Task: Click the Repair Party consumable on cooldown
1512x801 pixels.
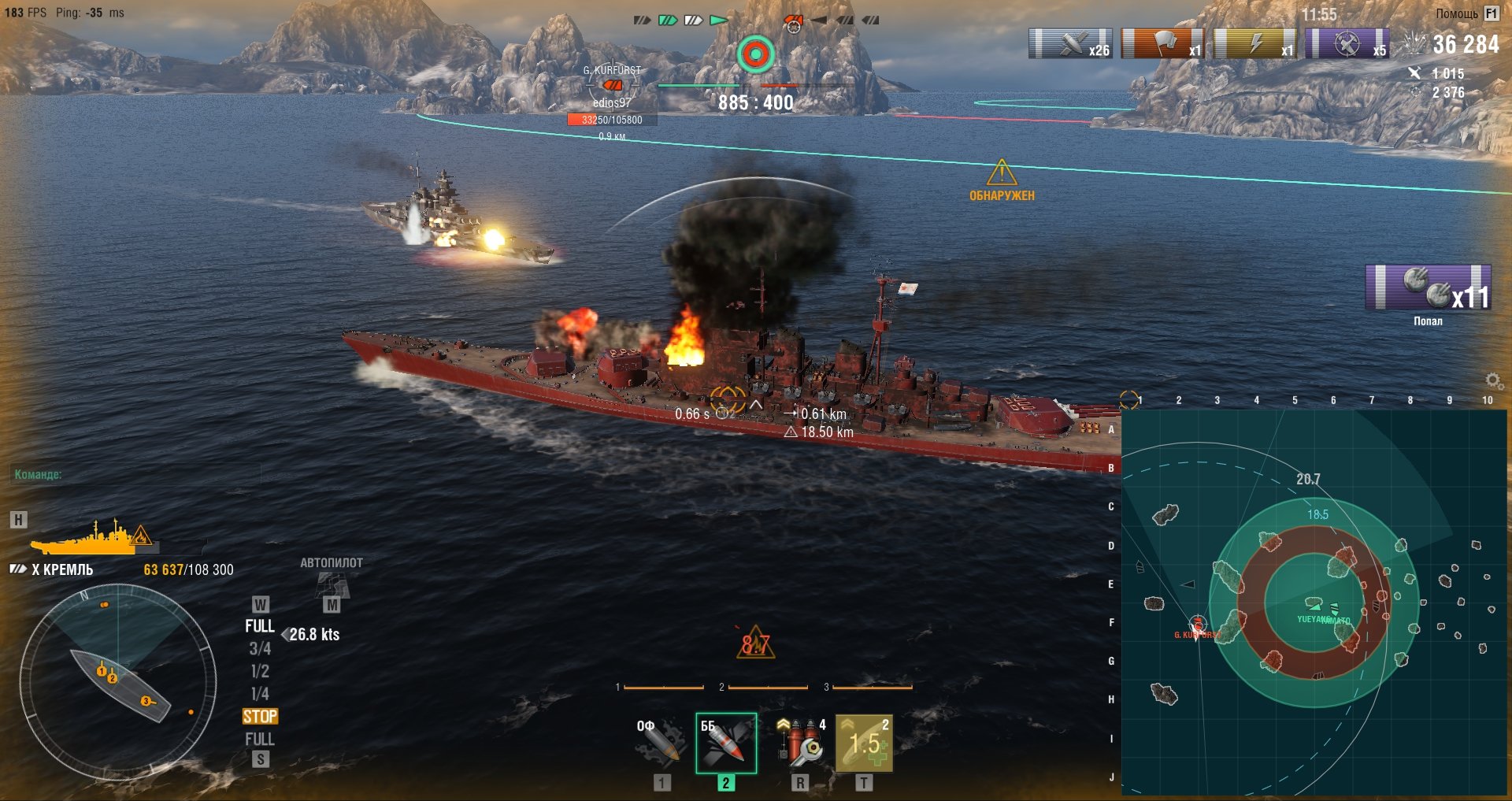Action: click(x=864, y=743)
